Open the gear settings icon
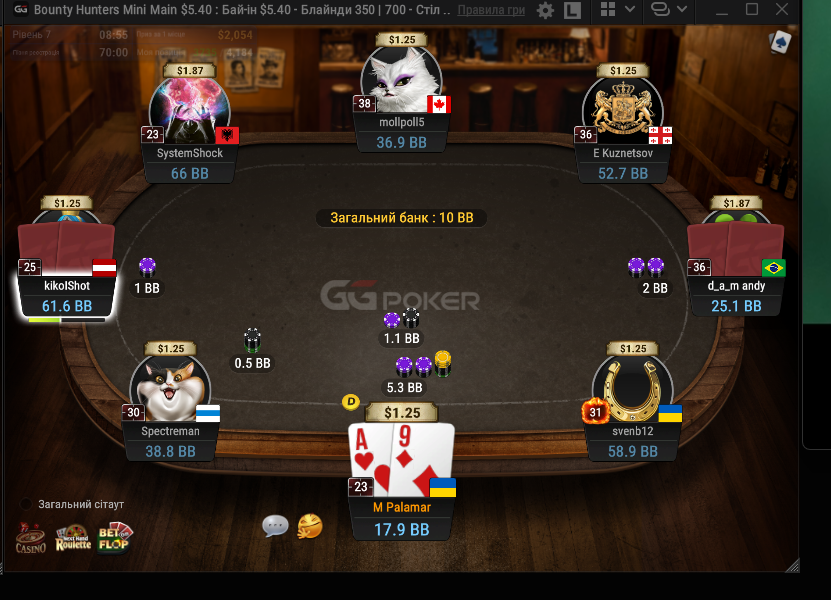 coord(545,11)
